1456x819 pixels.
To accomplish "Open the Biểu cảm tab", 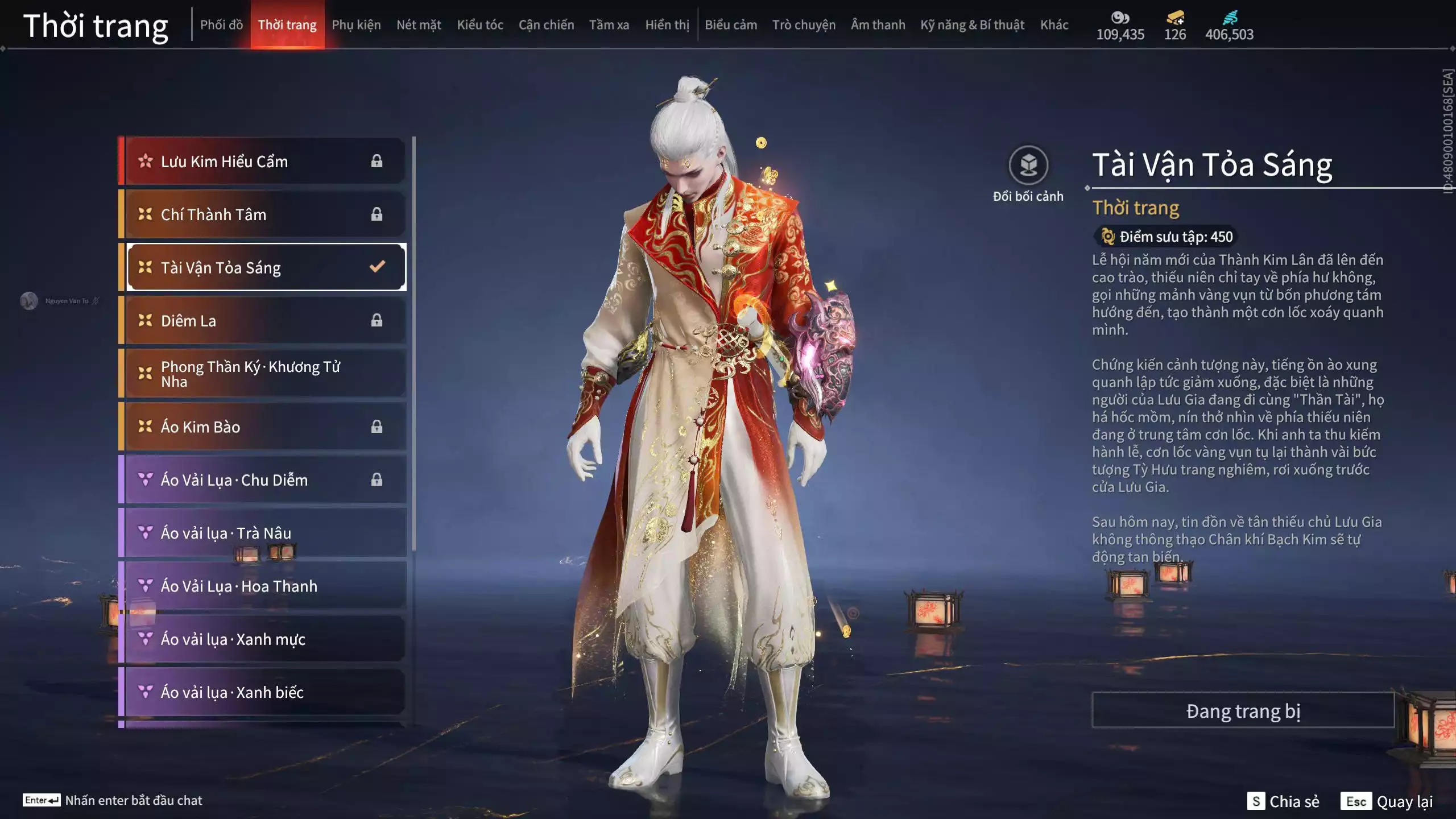I will 731,25.
